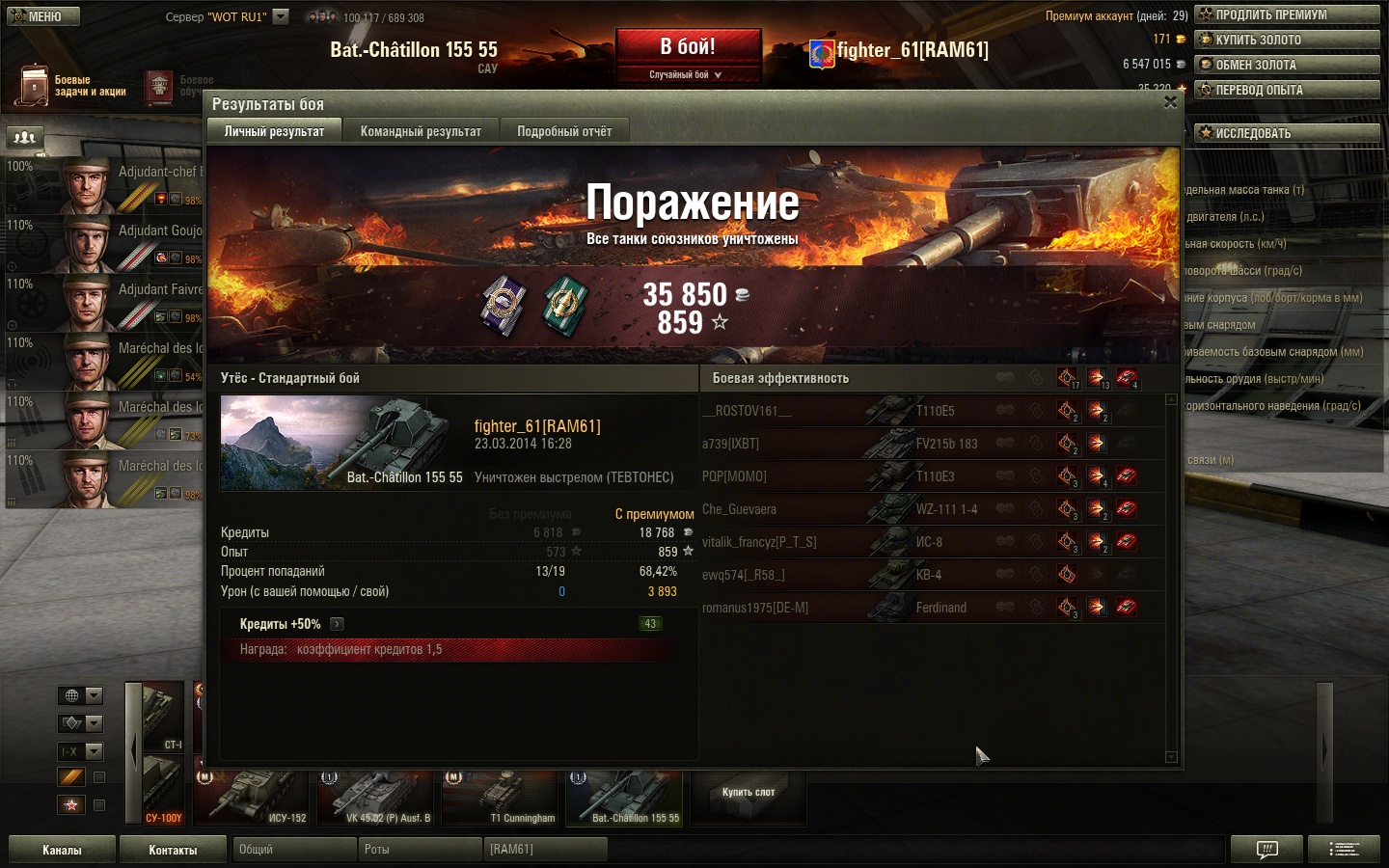1389x868 pixels.
Task: Open the Каналы chat channels
Action: (62, 850)
